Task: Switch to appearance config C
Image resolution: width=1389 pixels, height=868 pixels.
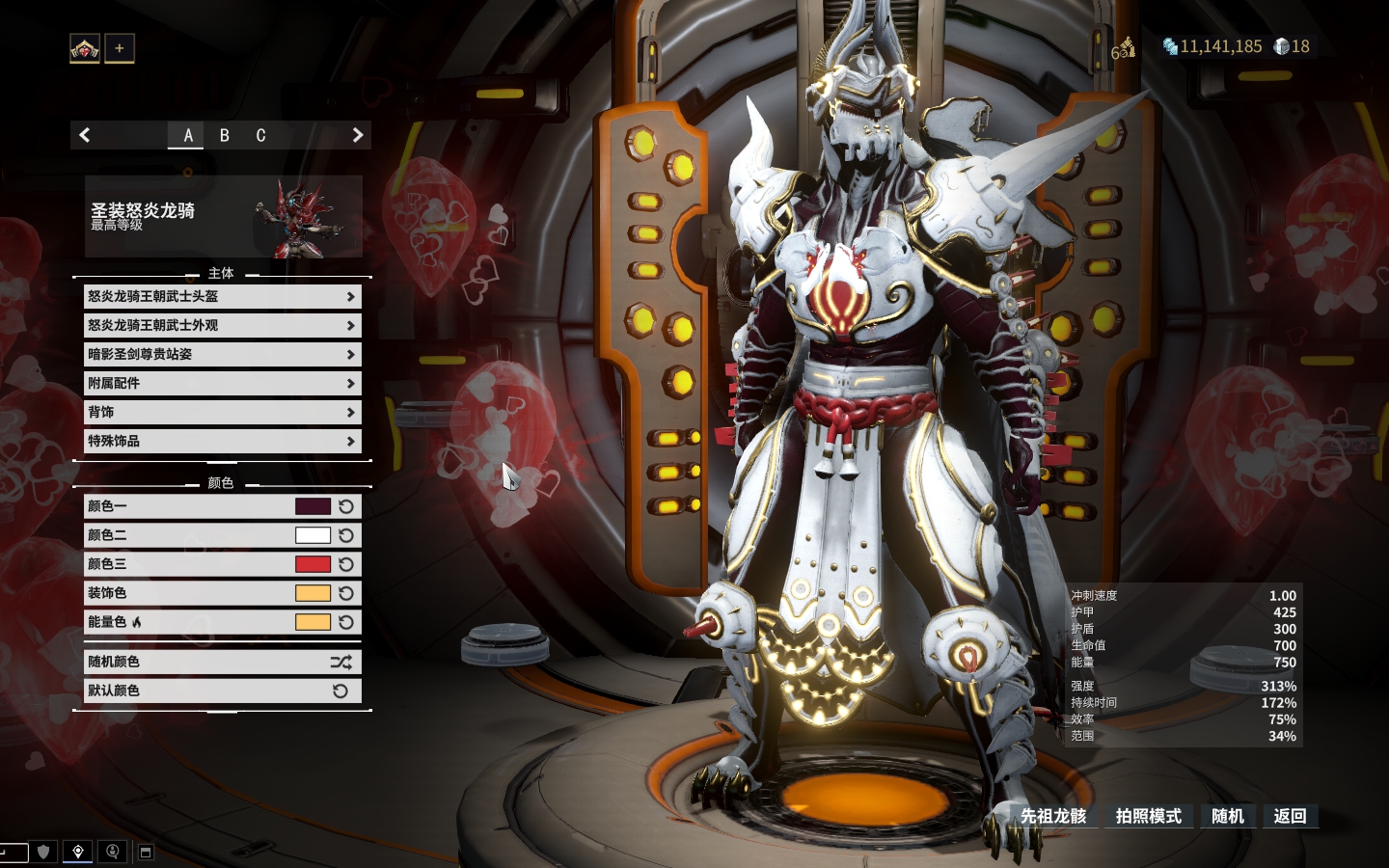Action: click(260, 136)
